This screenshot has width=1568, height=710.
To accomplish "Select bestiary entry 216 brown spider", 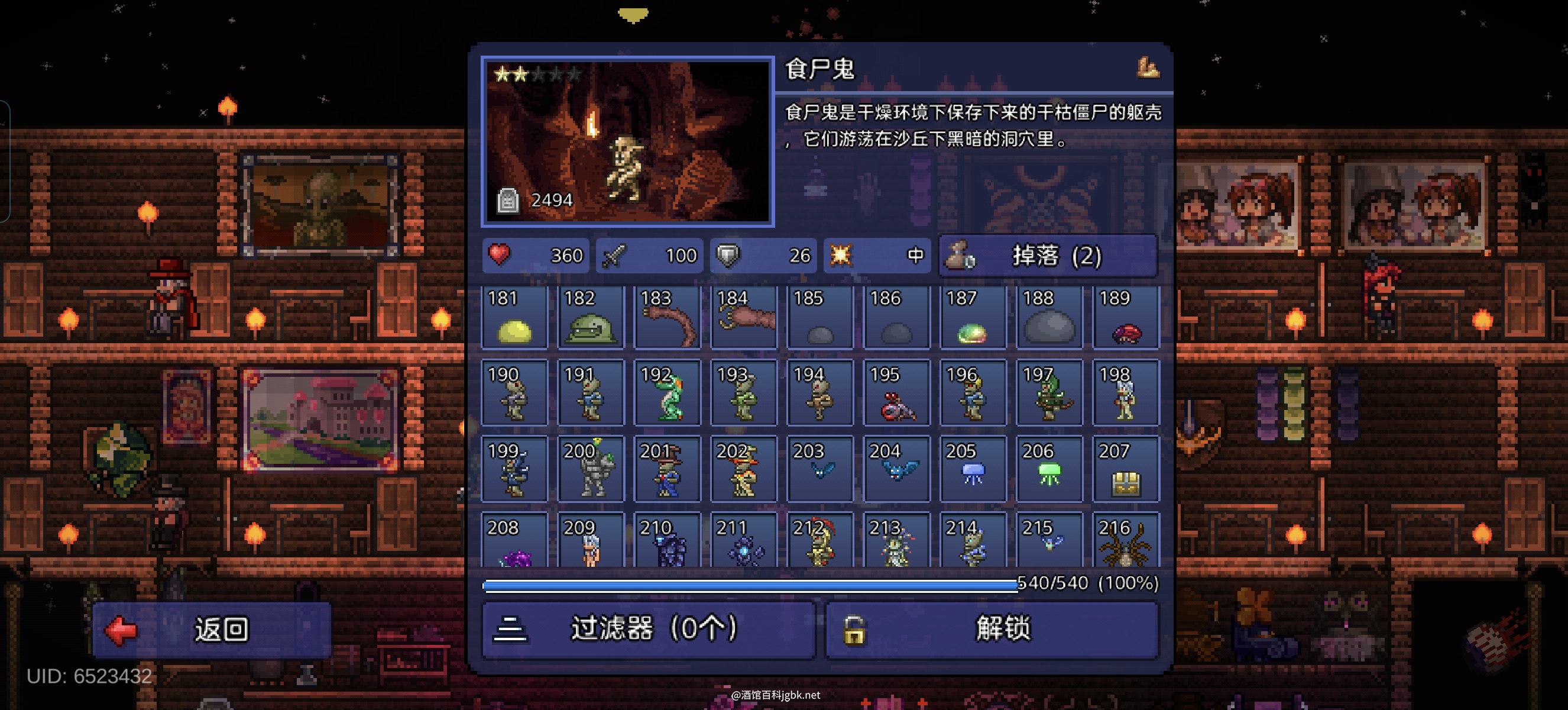I will (x=1126, y=541).
